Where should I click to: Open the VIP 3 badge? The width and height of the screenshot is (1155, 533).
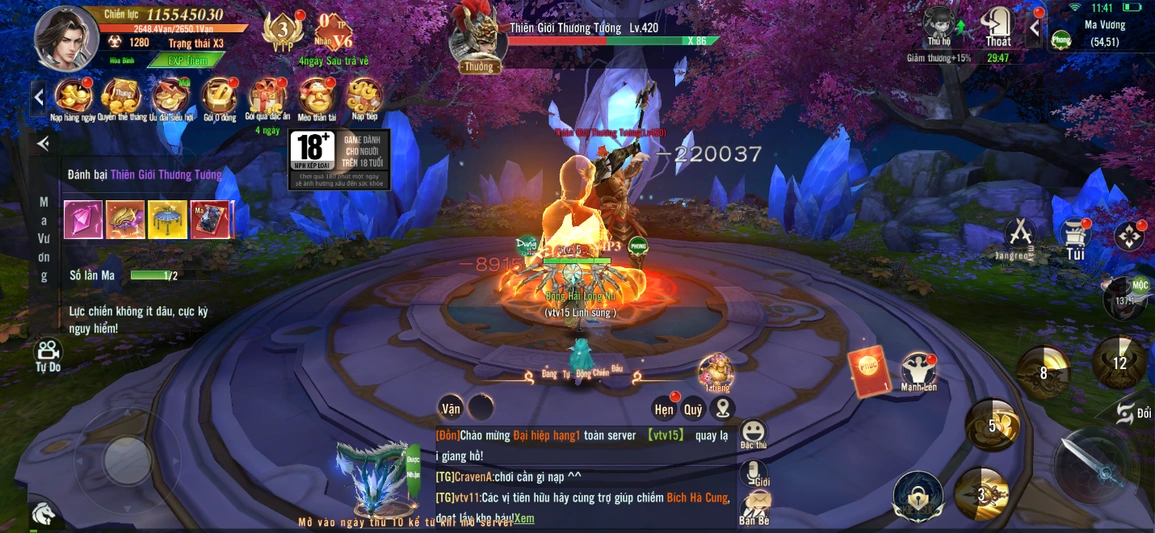[281, 34]
